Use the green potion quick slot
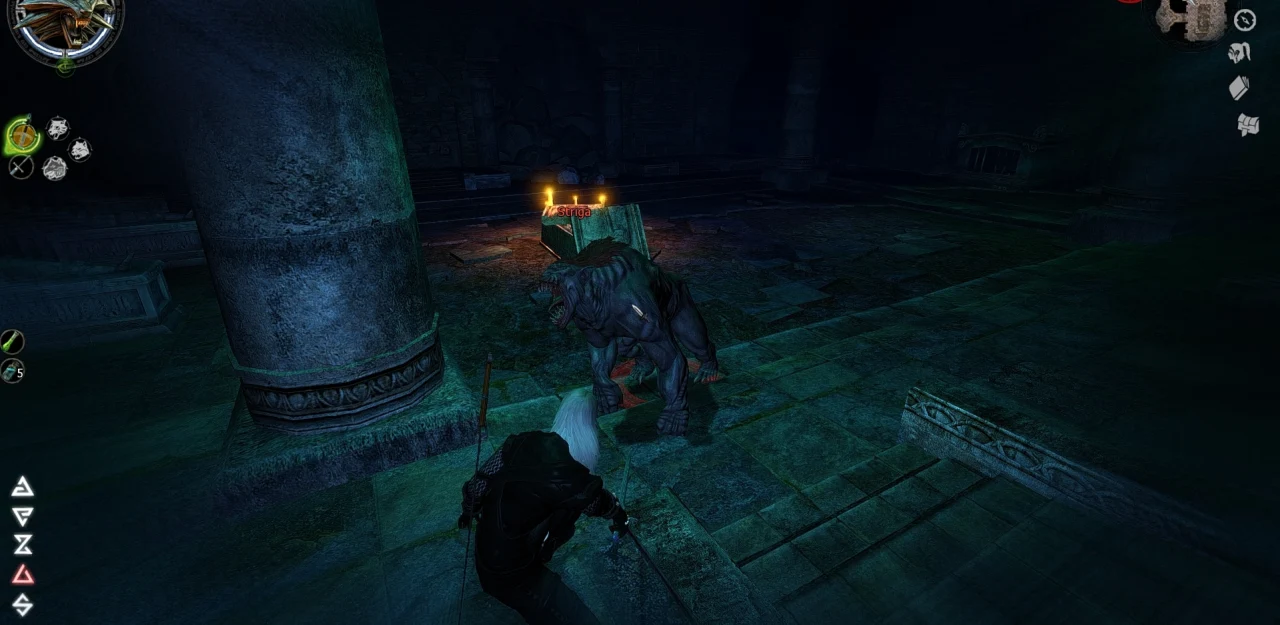 (x=12, y=342)
